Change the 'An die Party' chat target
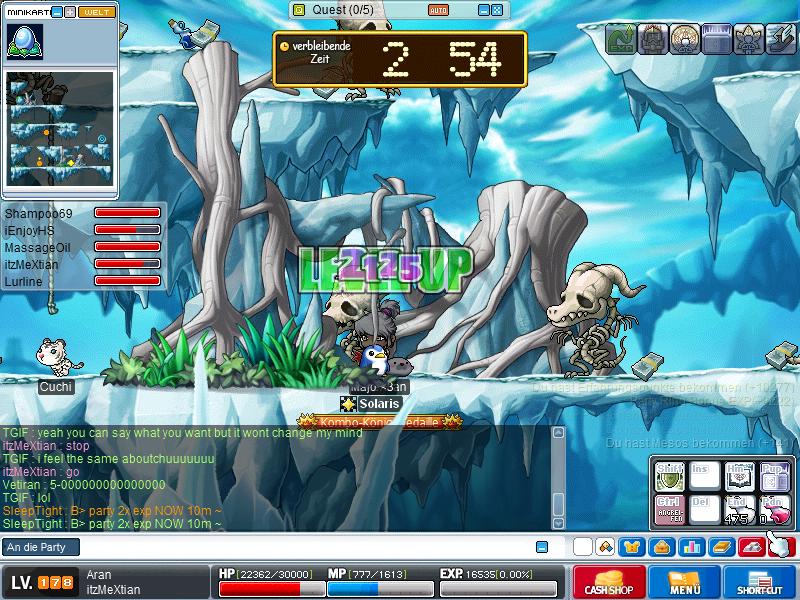800x600 pixels. 40,547
